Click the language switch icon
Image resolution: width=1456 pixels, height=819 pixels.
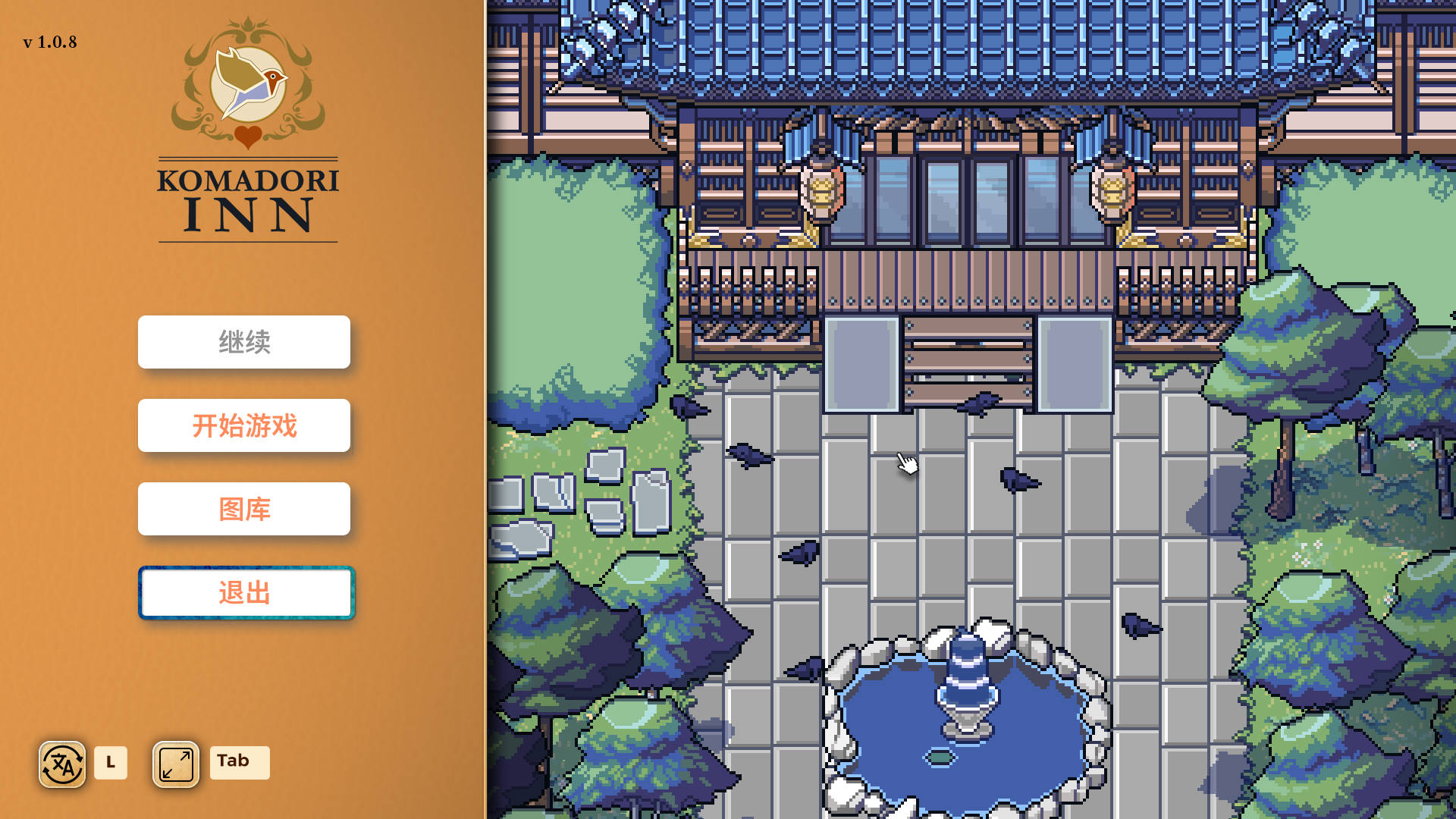(x=62, y=764)
